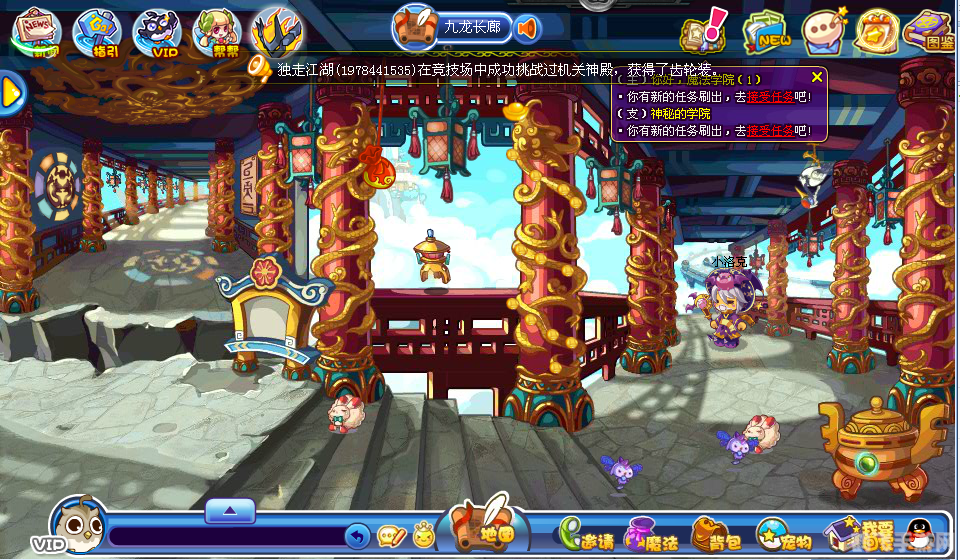
Task: Open the 魔法 magic menu
Action: [650, 536]
